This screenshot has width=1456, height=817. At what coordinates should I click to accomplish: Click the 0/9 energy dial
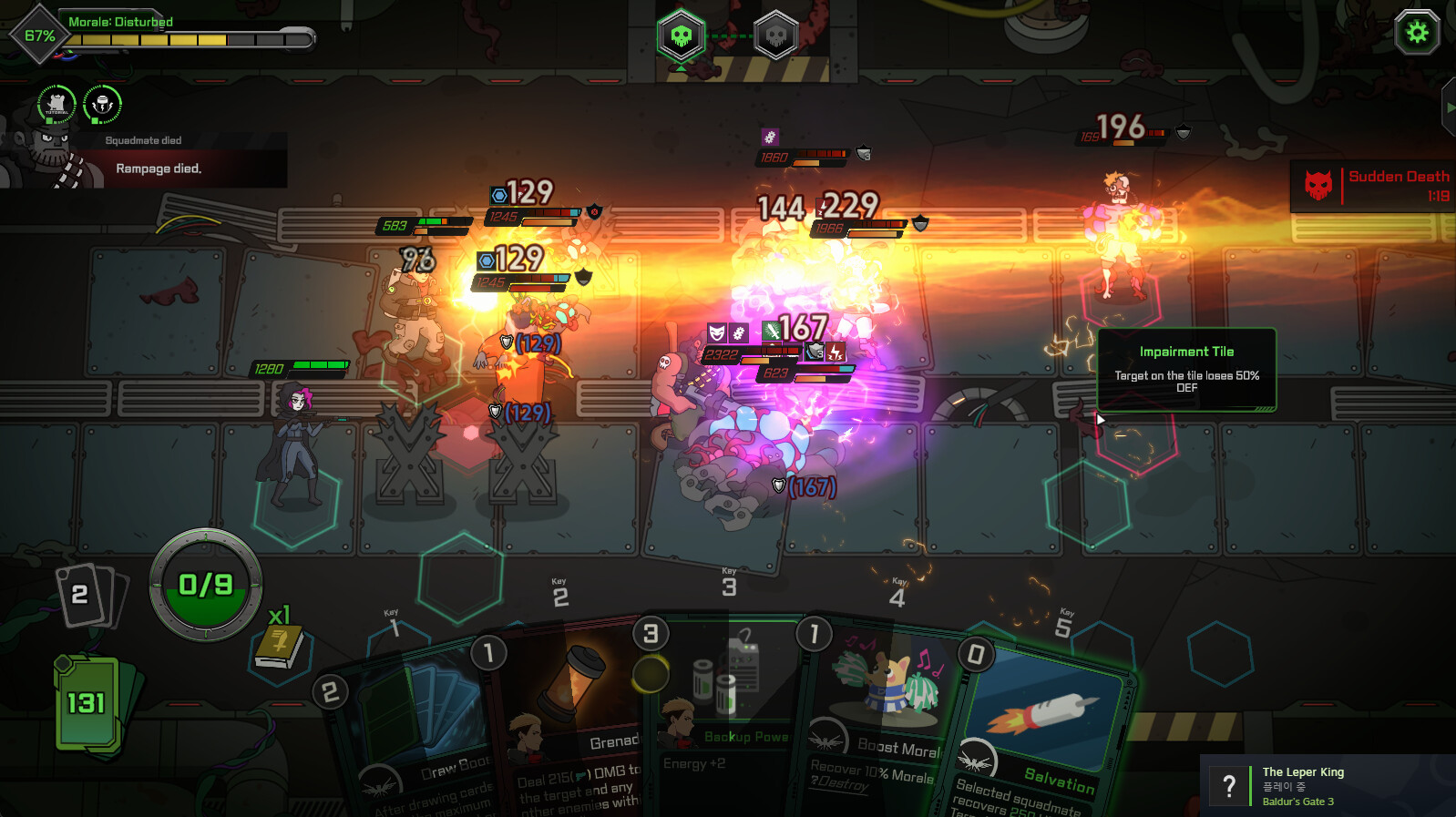pyautogui.click(x=207, y=583)
